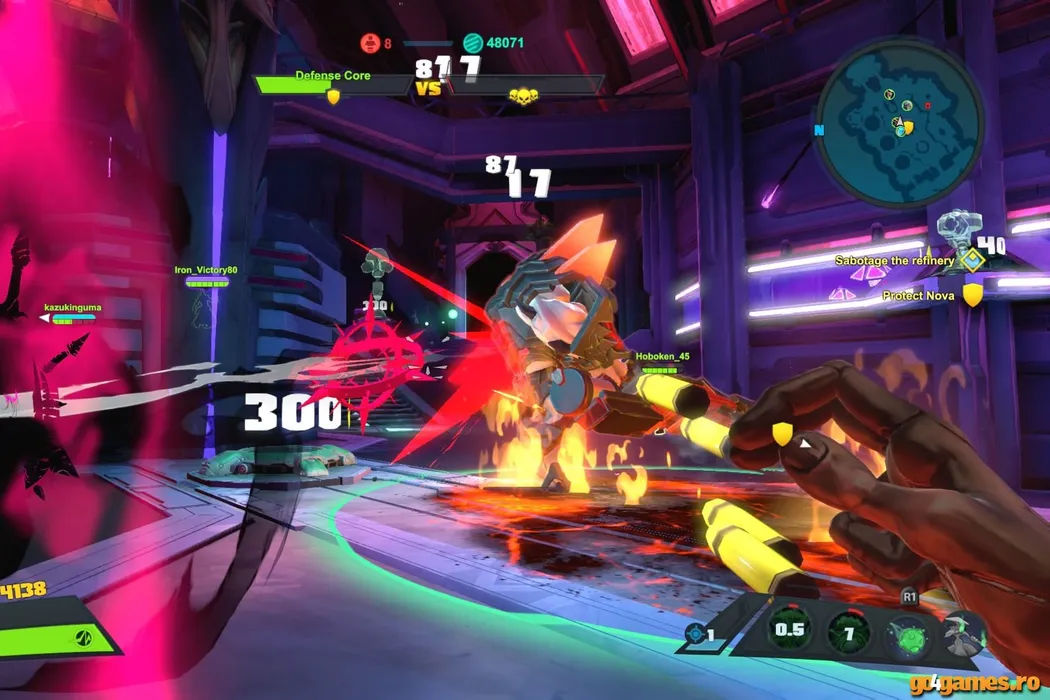
Task: Click the yellow shield marker at screen center
Action: tap(781, 433)
